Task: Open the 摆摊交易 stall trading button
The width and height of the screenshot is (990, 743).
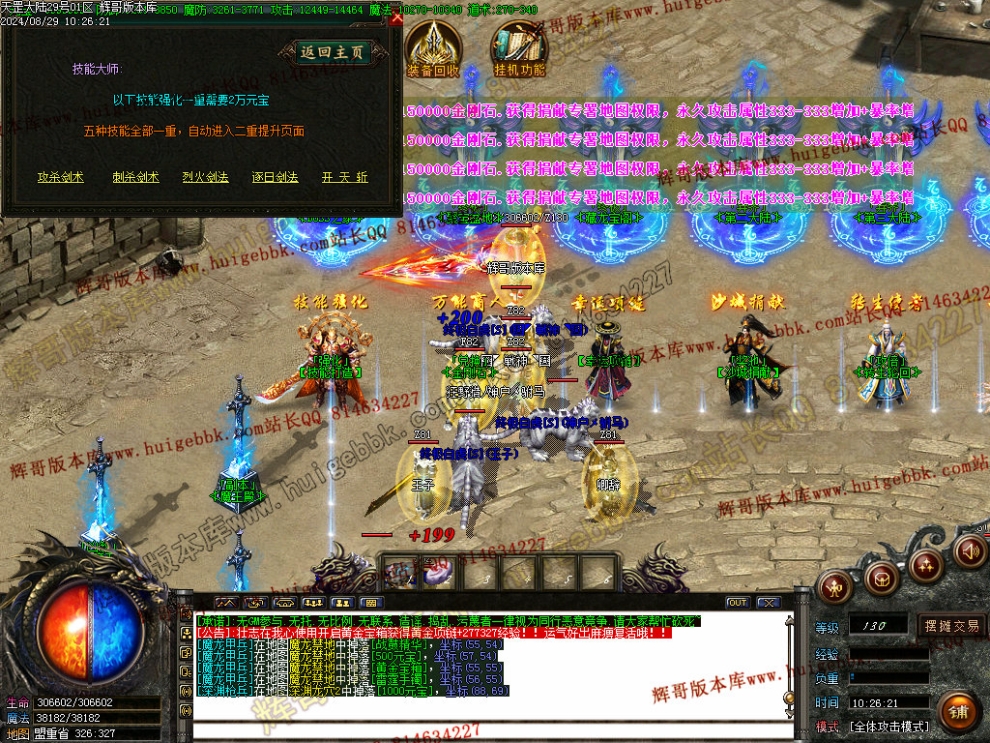Action: (x=951, y=626)
